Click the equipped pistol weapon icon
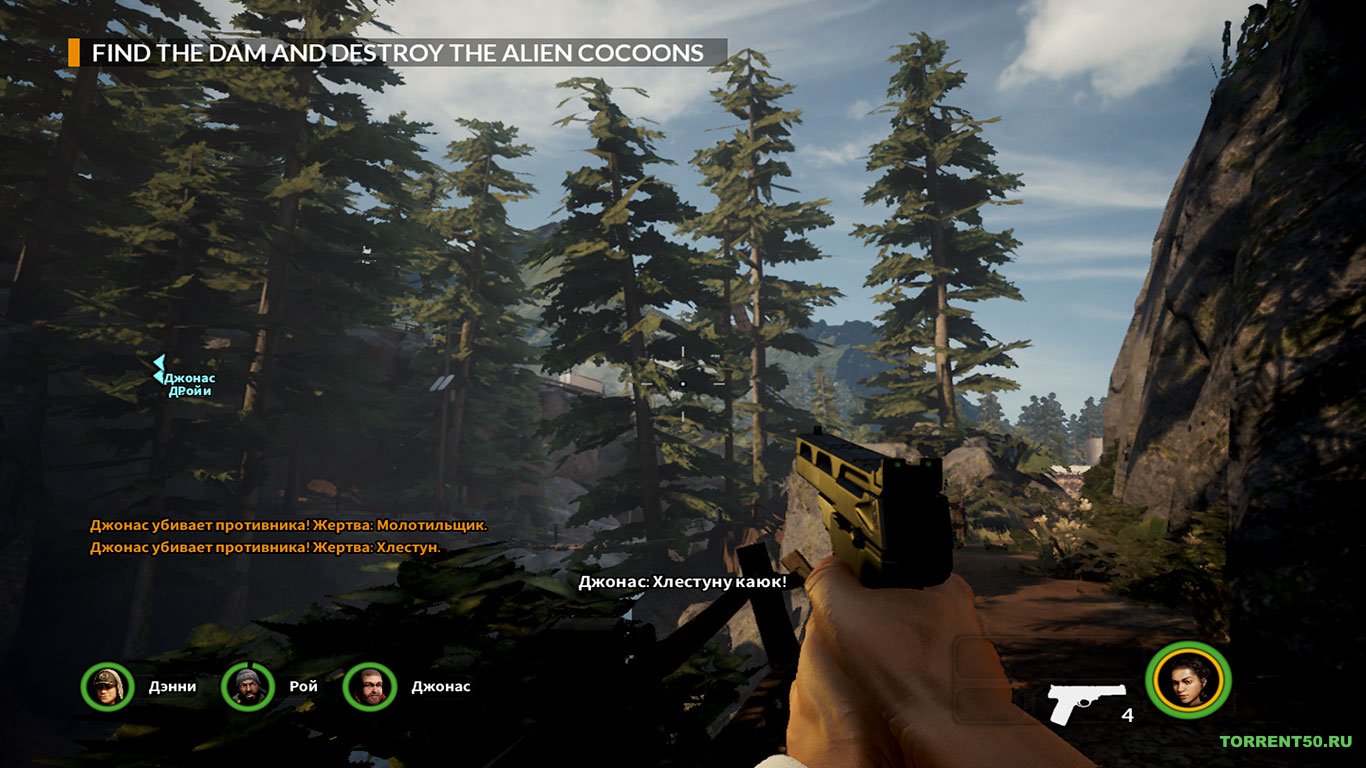1366x768 pixels. pyautogui.click(x=1086, y=702)
